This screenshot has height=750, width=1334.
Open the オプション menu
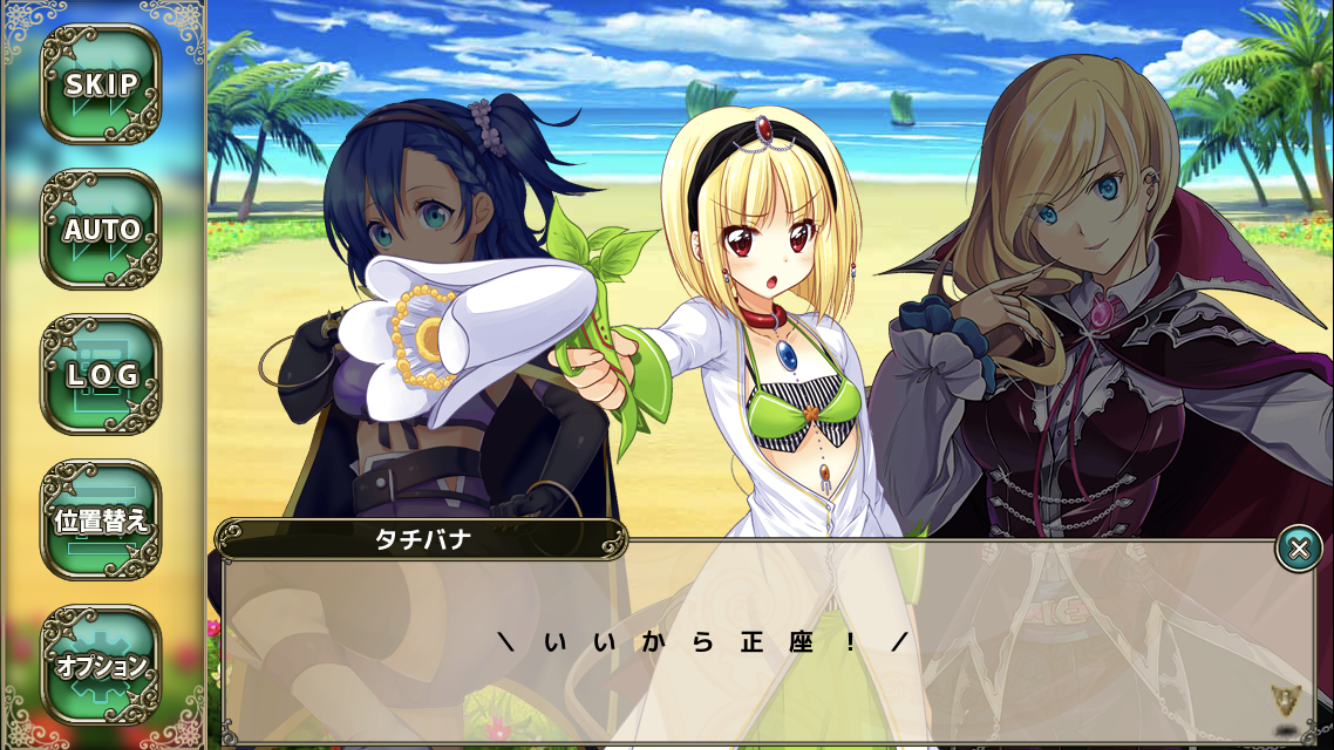pos(101,665)
